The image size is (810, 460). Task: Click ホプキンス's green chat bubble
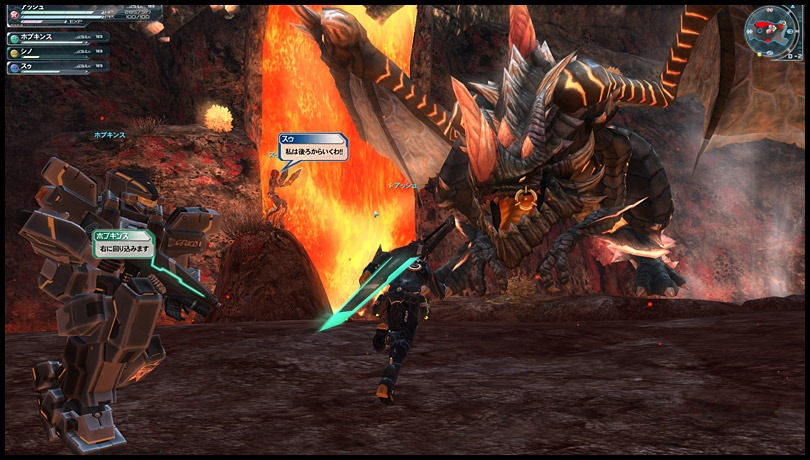click(124, 243)
